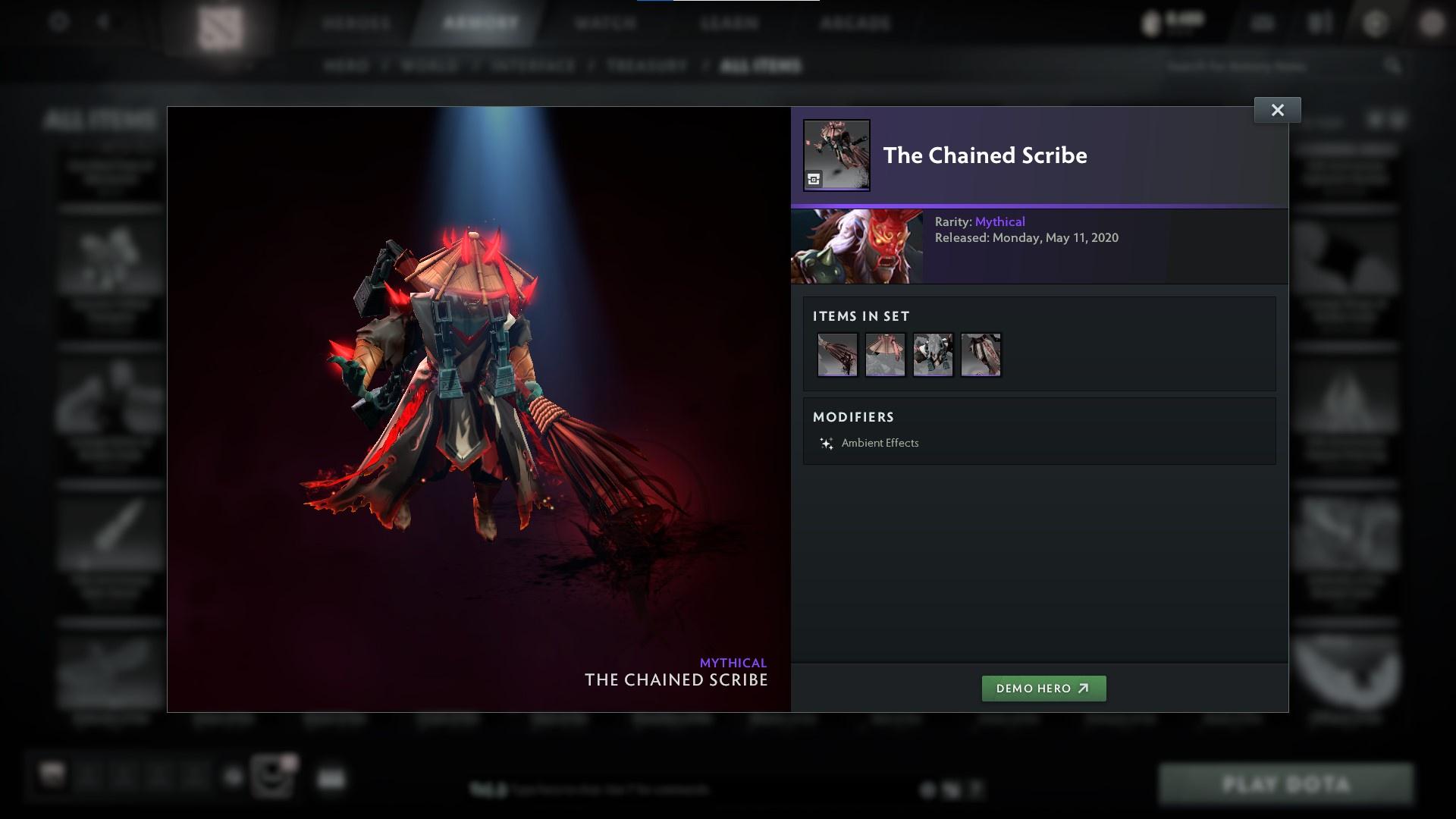
Task: Open the LEARN menu item
Action: pyautogui.click(x=728, y=23)
